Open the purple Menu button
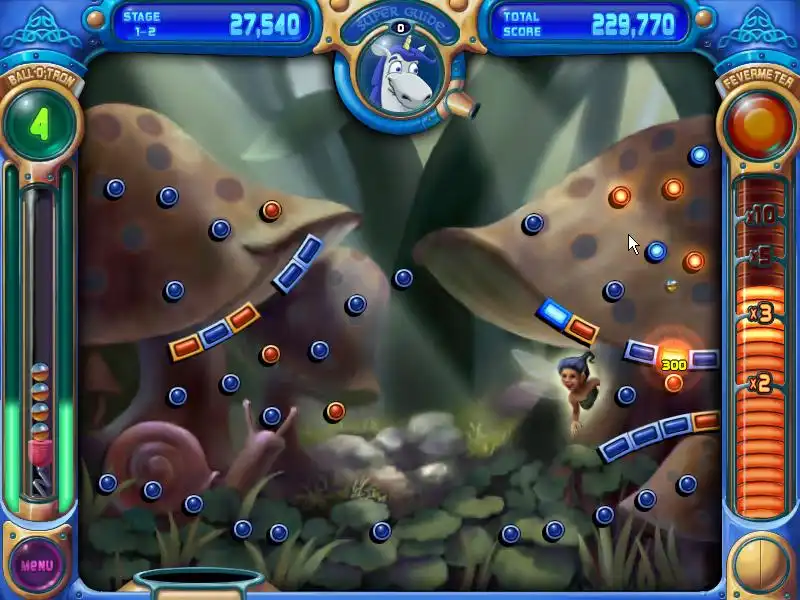This screenshot has height=600, width=800. point(37,564)
